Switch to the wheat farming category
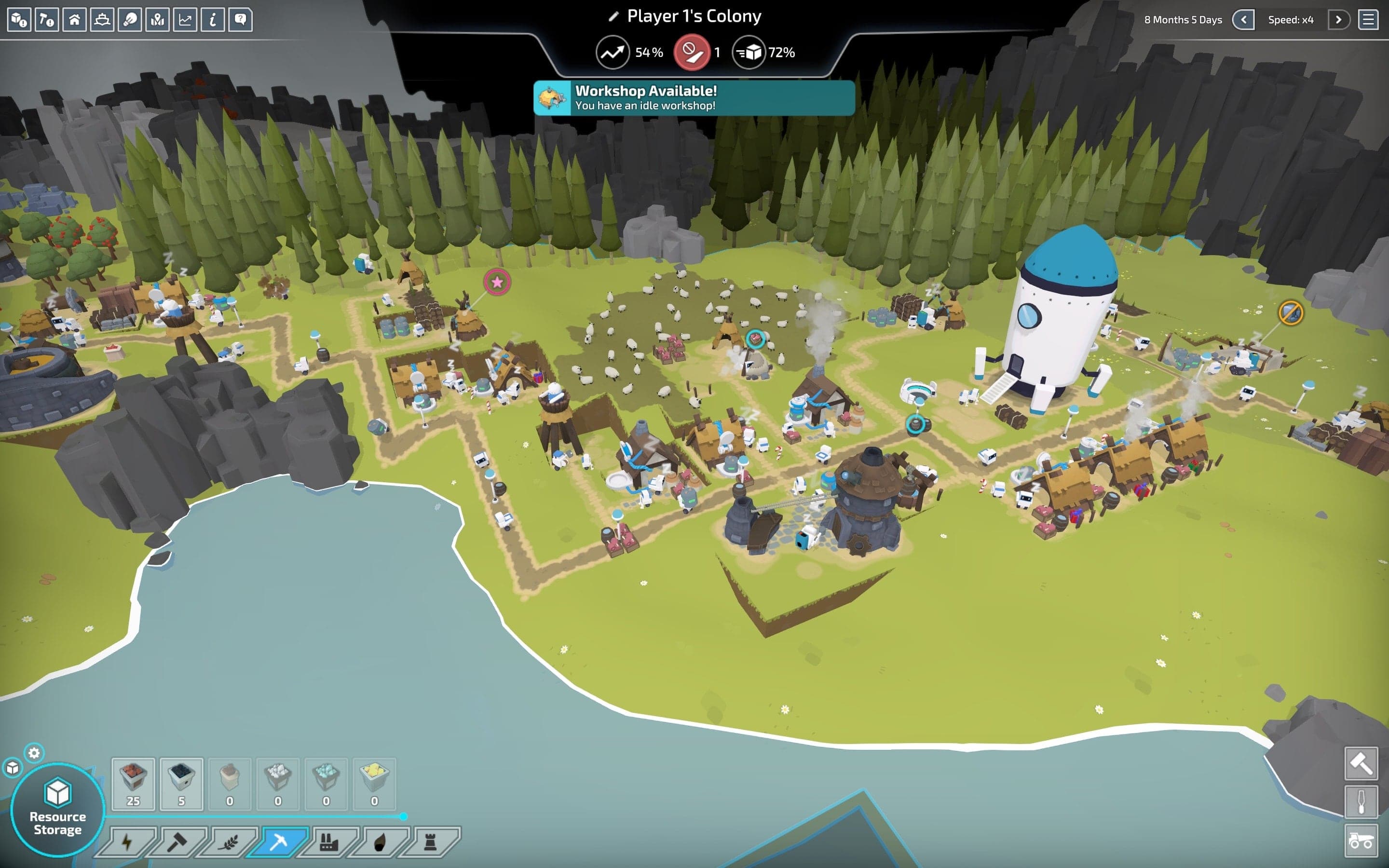The image size is (1389, 868). pos(228,842)
